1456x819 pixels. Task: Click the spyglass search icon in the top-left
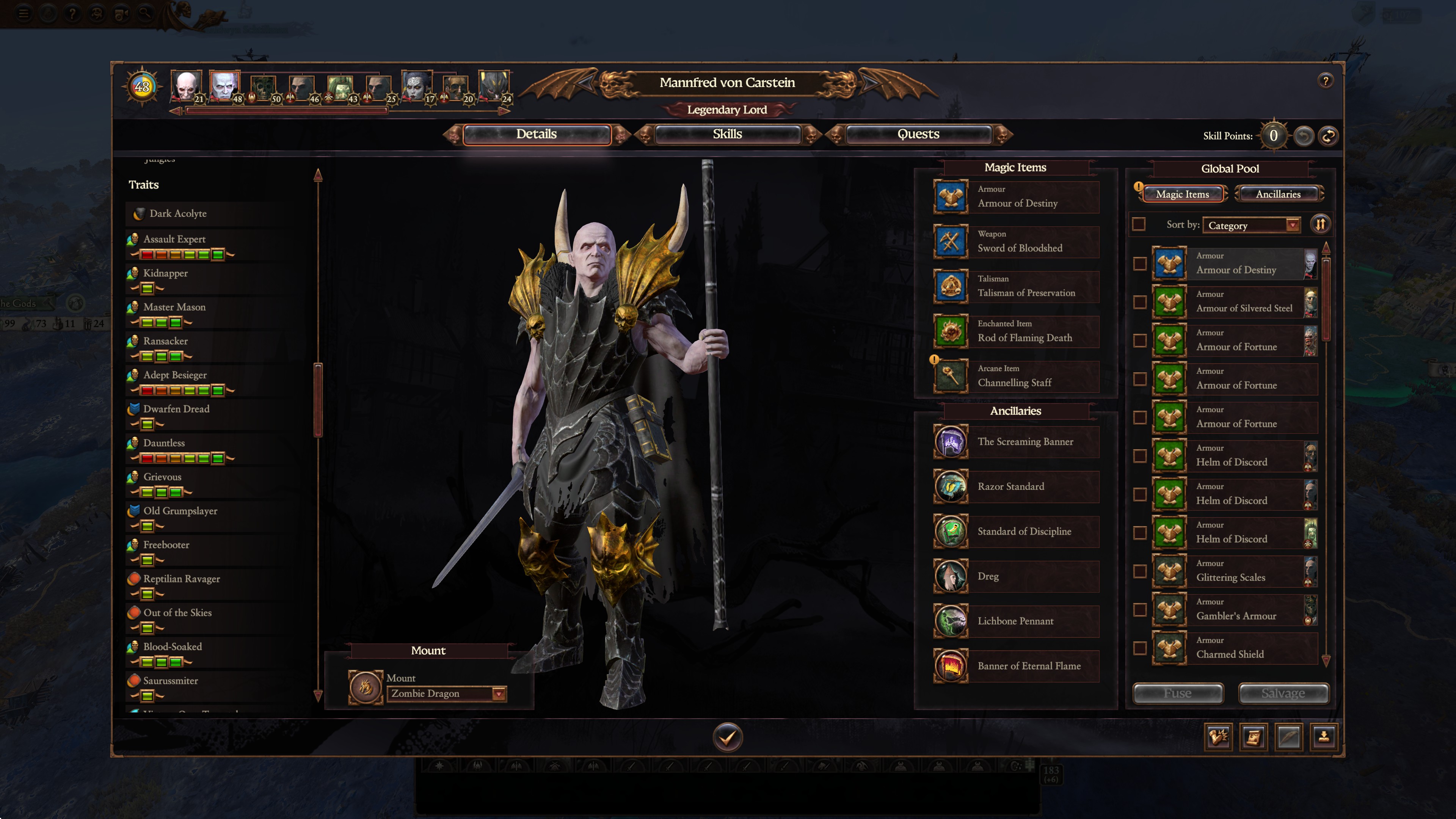[x=145, y=13]
